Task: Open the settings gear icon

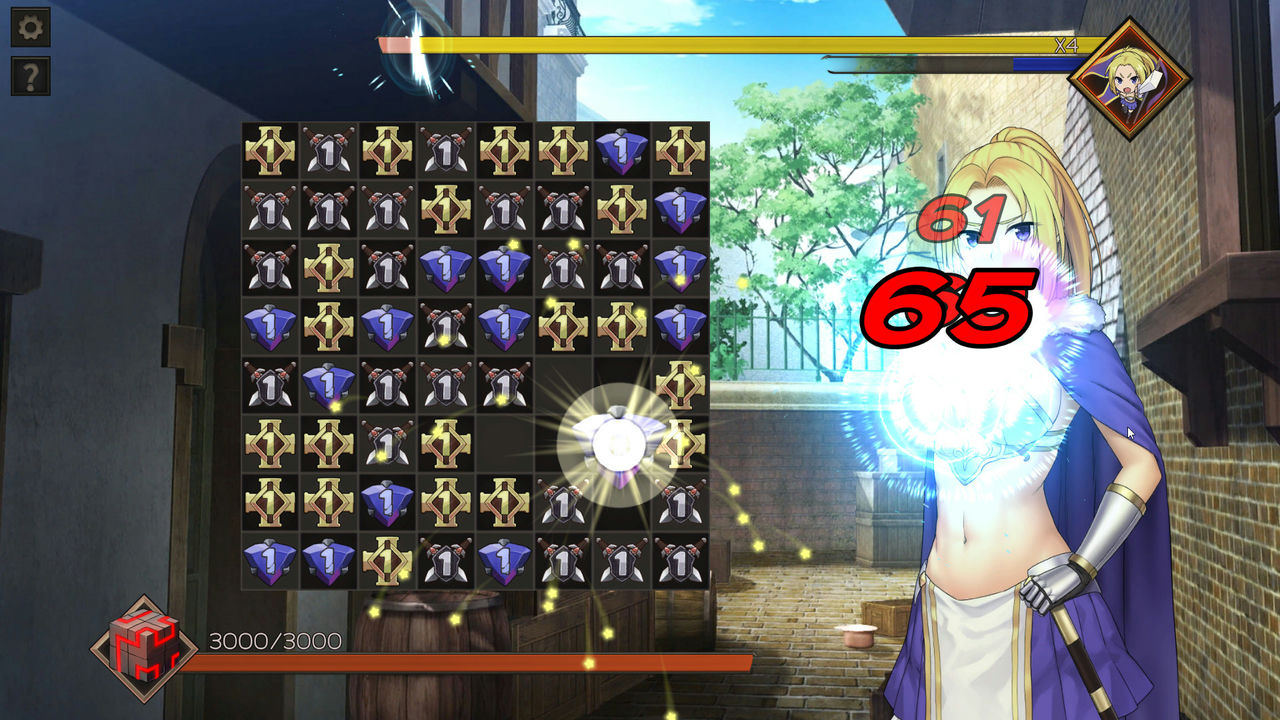Action: click(33, 25)
